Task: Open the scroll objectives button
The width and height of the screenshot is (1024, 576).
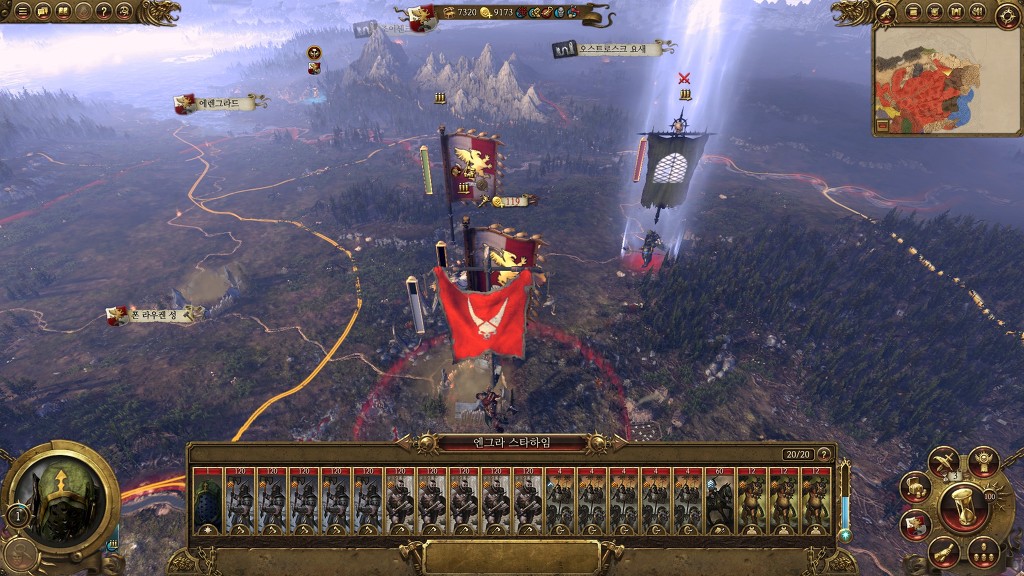Action: [943, 552]
